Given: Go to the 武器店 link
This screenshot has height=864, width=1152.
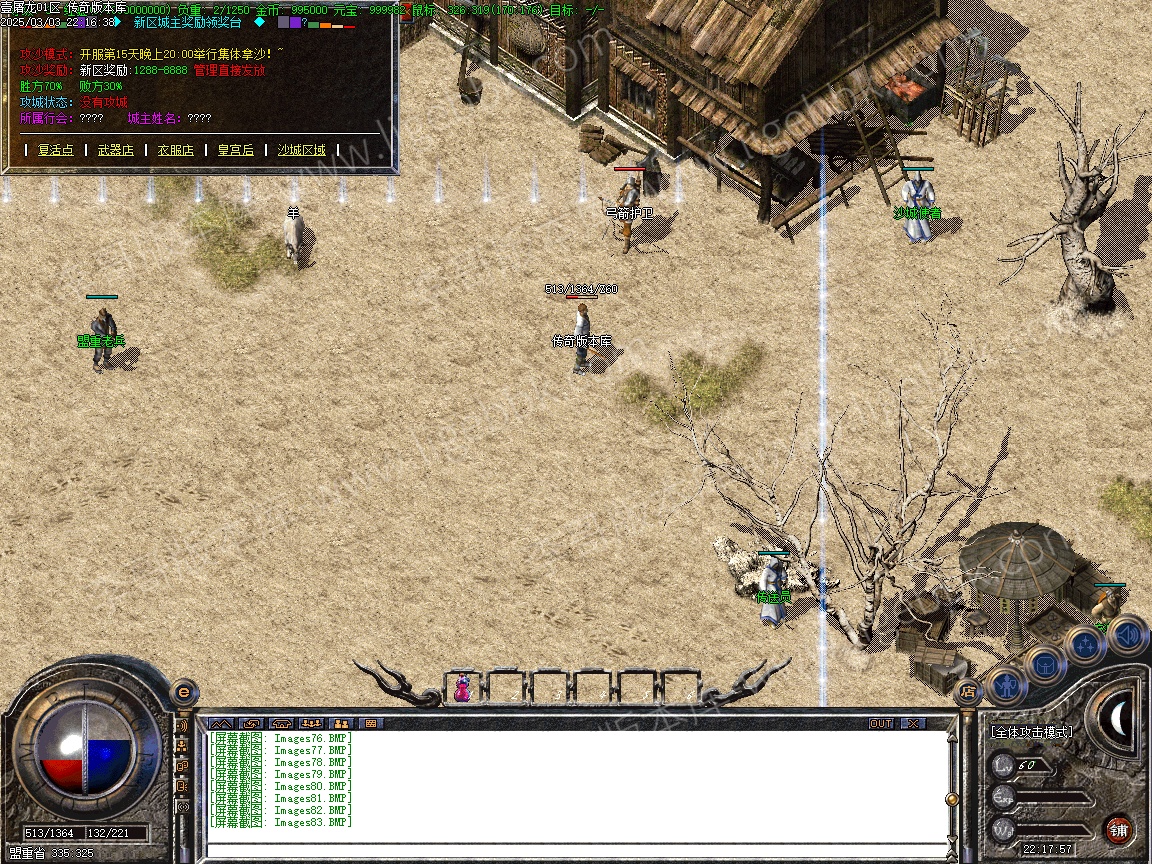Looking at the screenshot, I should 115,150.
